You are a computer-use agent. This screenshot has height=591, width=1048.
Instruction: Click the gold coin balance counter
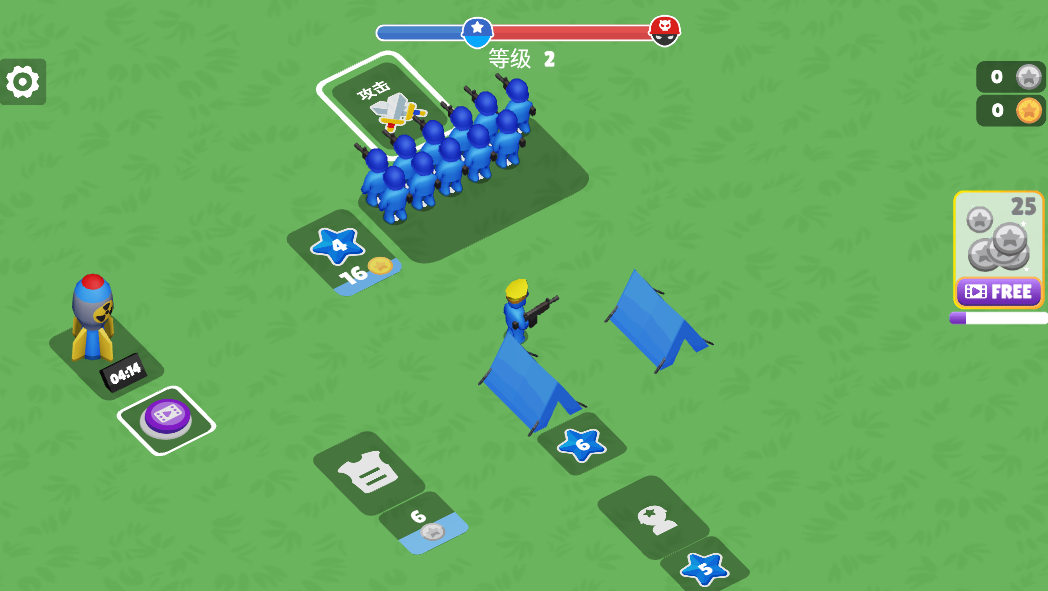tap(1011, 110)
